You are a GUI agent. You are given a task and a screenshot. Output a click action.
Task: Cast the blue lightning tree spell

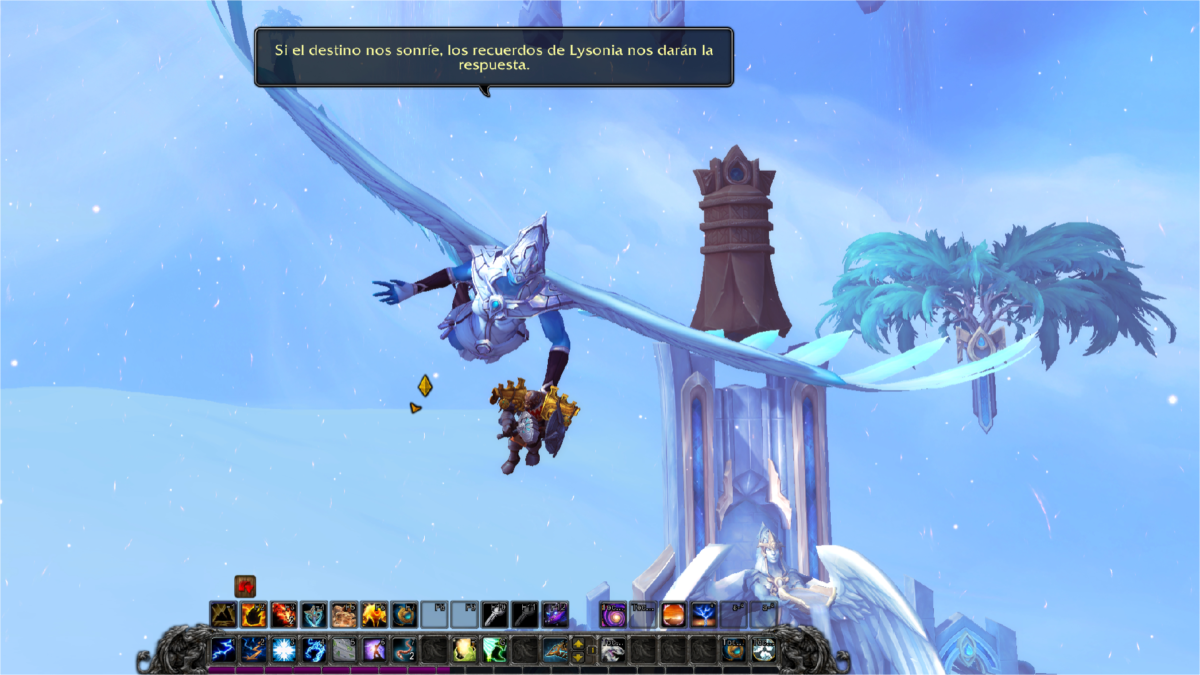point(703,614)
